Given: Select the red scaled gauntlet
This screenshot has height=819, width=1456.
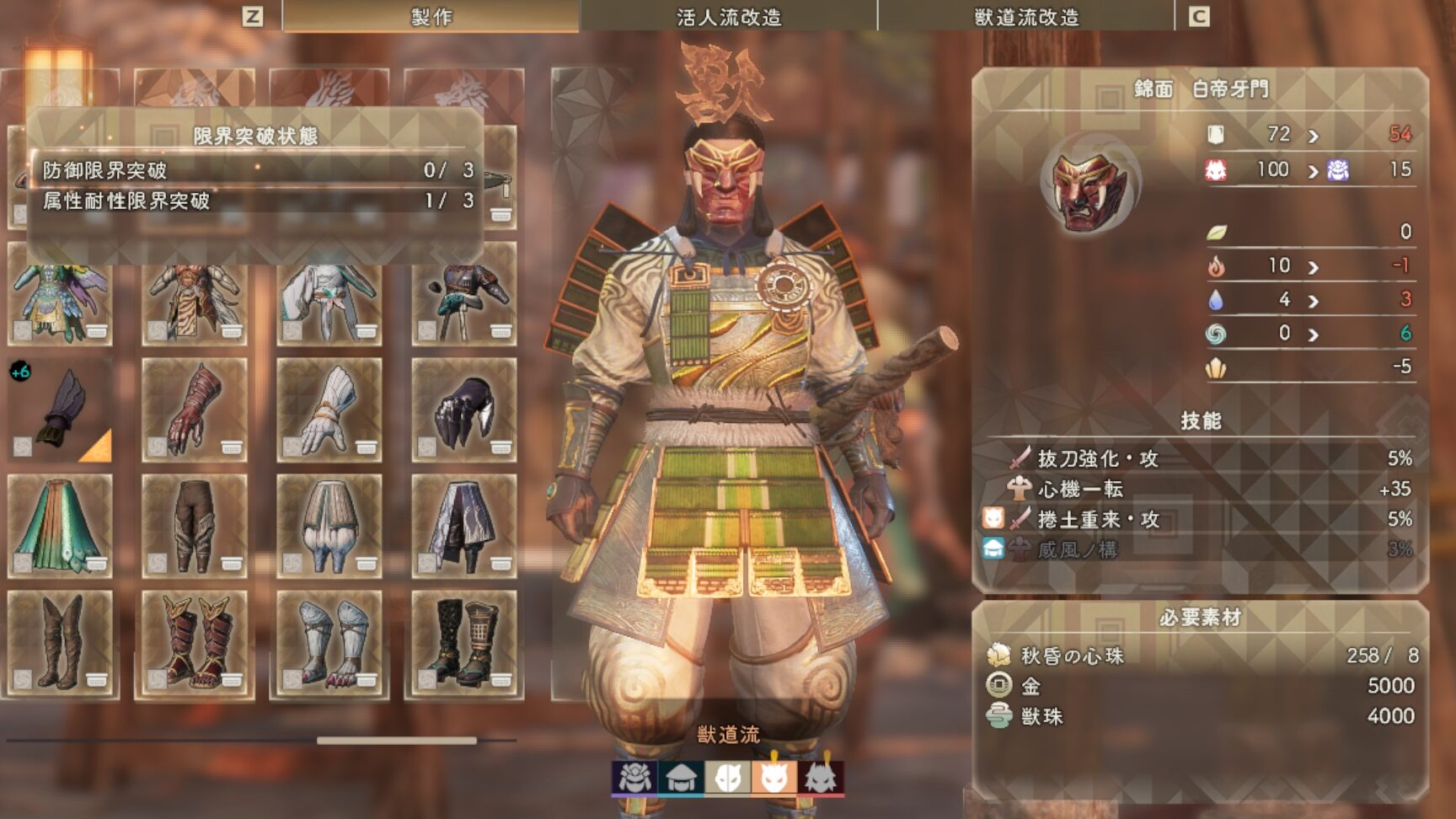Looking at the screenshot, I should pos(195,410).
